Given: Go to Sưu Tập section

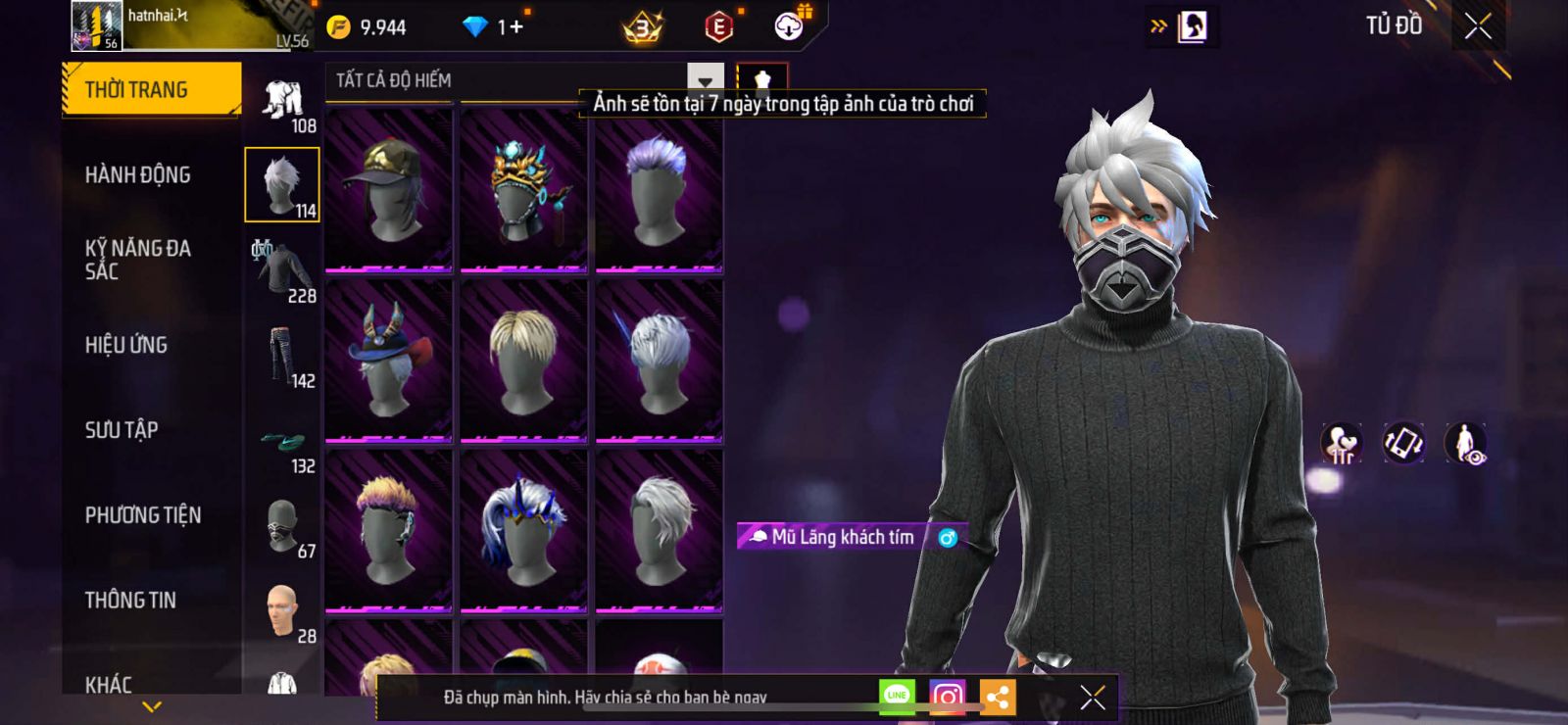Looking at the screenshot, I should point(122,430).
